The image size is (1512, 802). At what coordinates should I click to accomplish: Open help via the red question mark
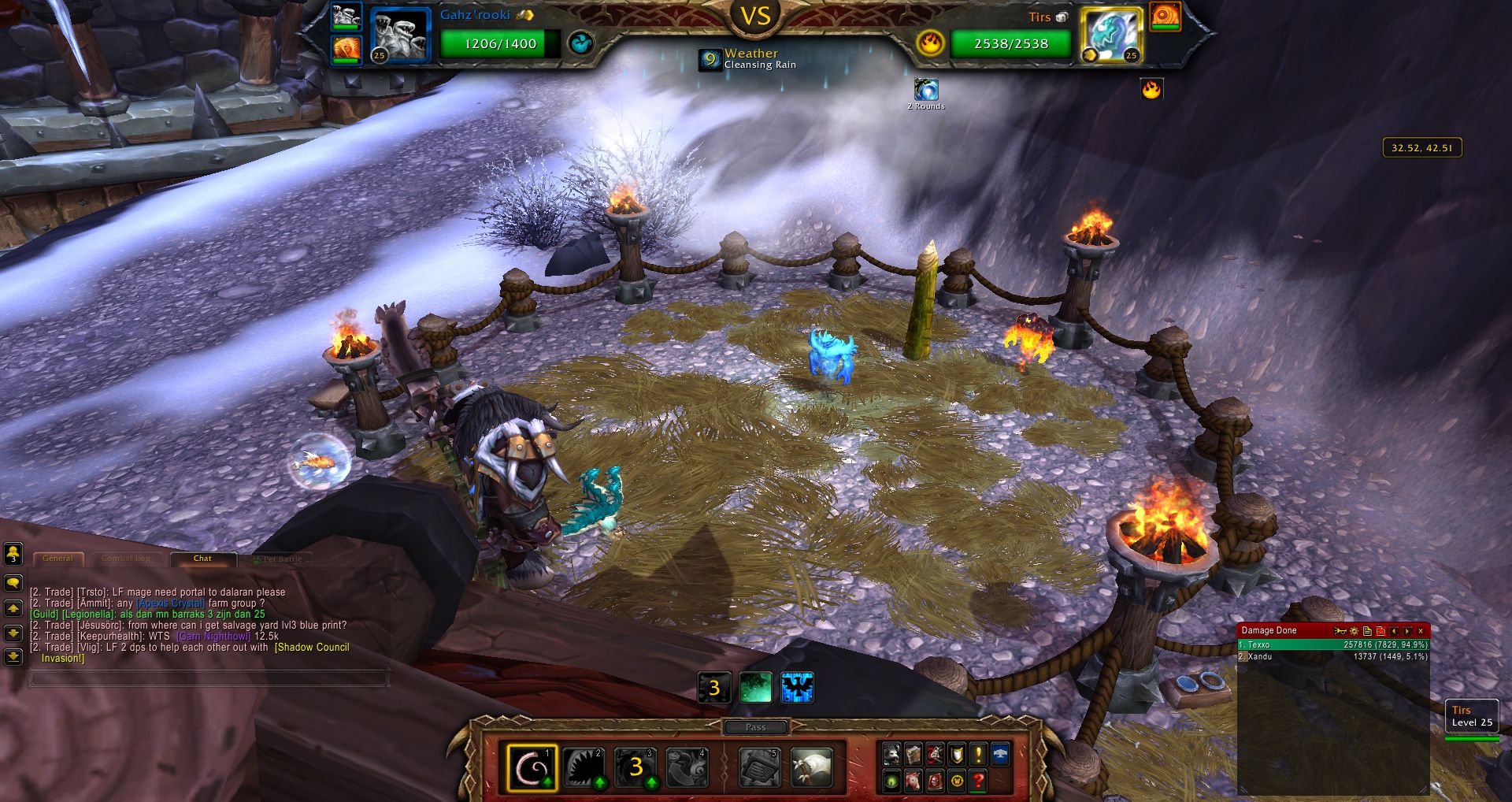coord(978,781)
